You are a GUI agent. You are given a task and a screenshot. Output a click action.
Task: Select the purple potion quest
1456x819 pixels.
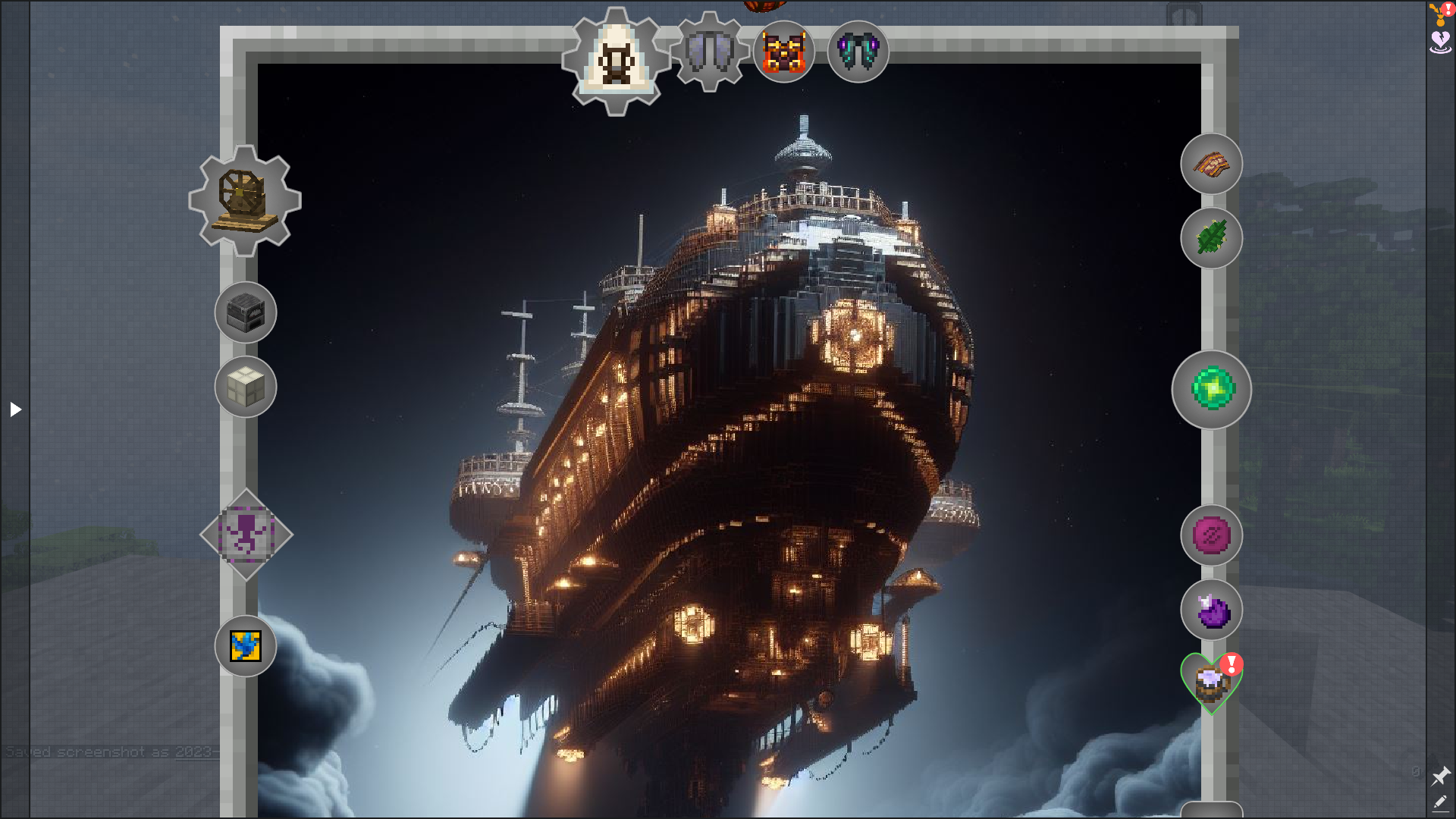point(1211,610)
